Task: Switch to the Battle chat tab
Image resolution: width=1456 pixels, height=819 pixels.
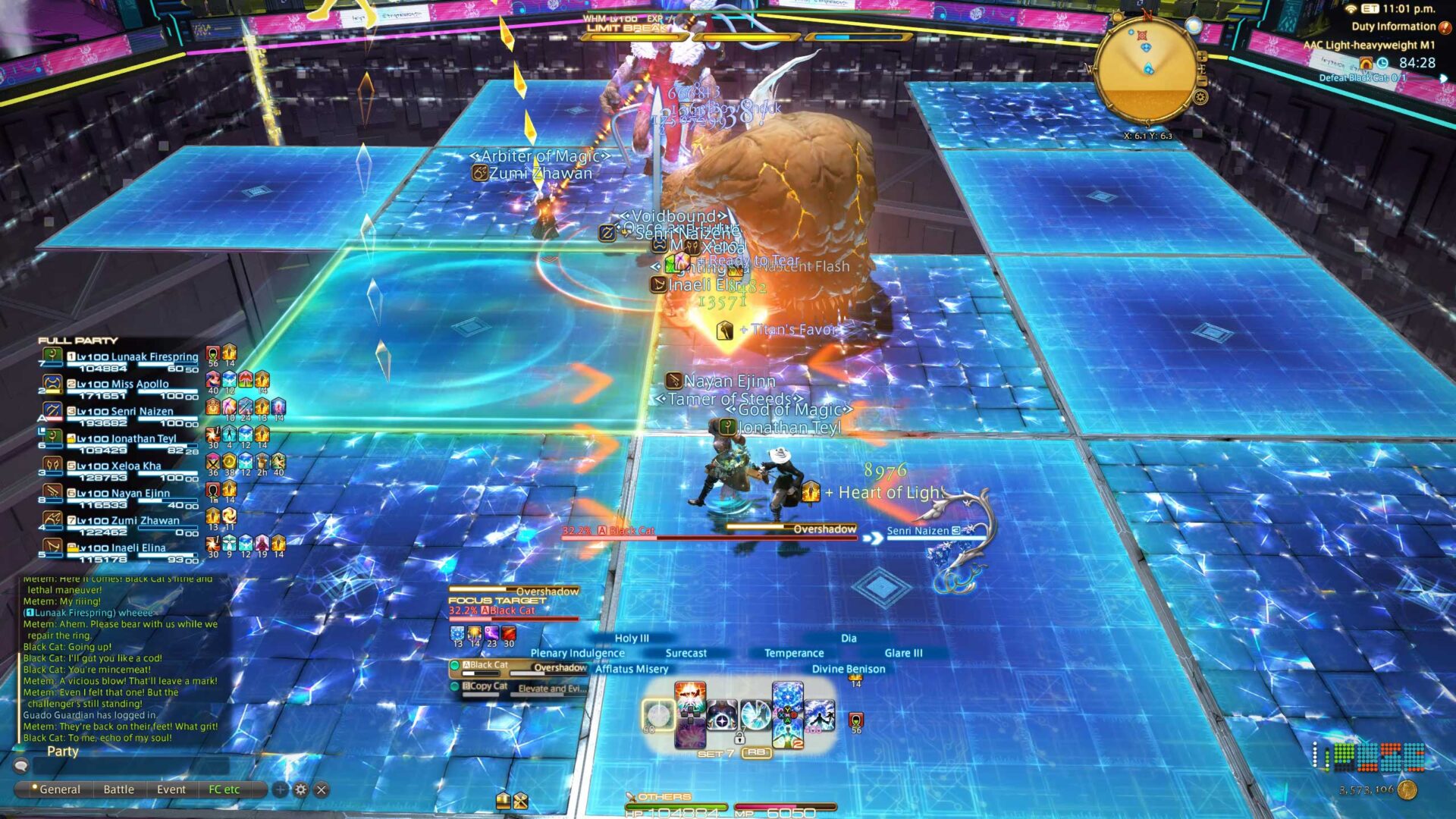Action: [x=118, y=789]
